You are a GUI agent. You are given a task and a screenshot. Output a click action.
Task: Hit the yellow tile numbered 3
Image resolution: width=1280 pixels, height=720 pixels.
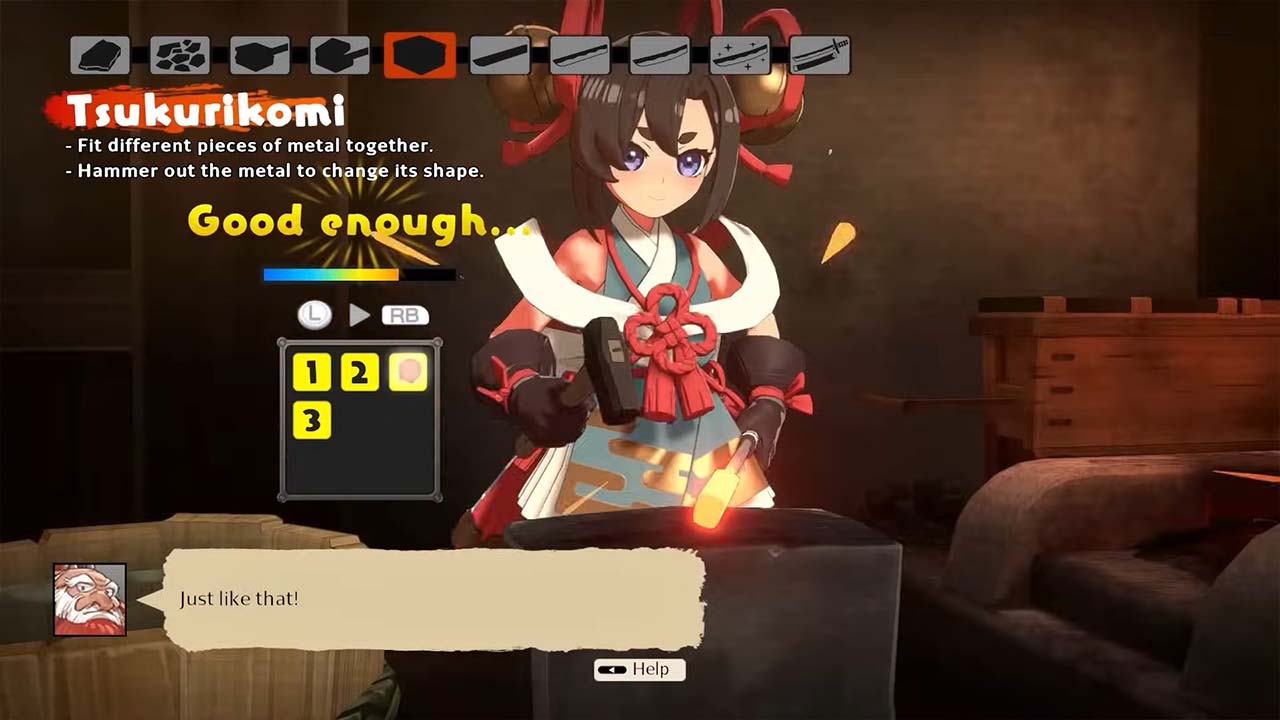(312, 421)
